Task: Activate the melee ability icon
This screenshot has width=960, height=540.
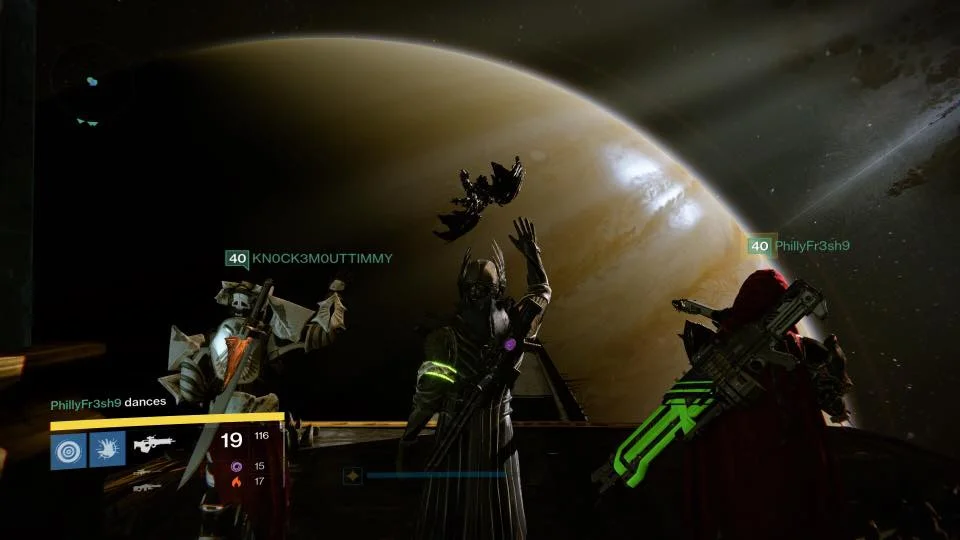Action: (107, 450)
